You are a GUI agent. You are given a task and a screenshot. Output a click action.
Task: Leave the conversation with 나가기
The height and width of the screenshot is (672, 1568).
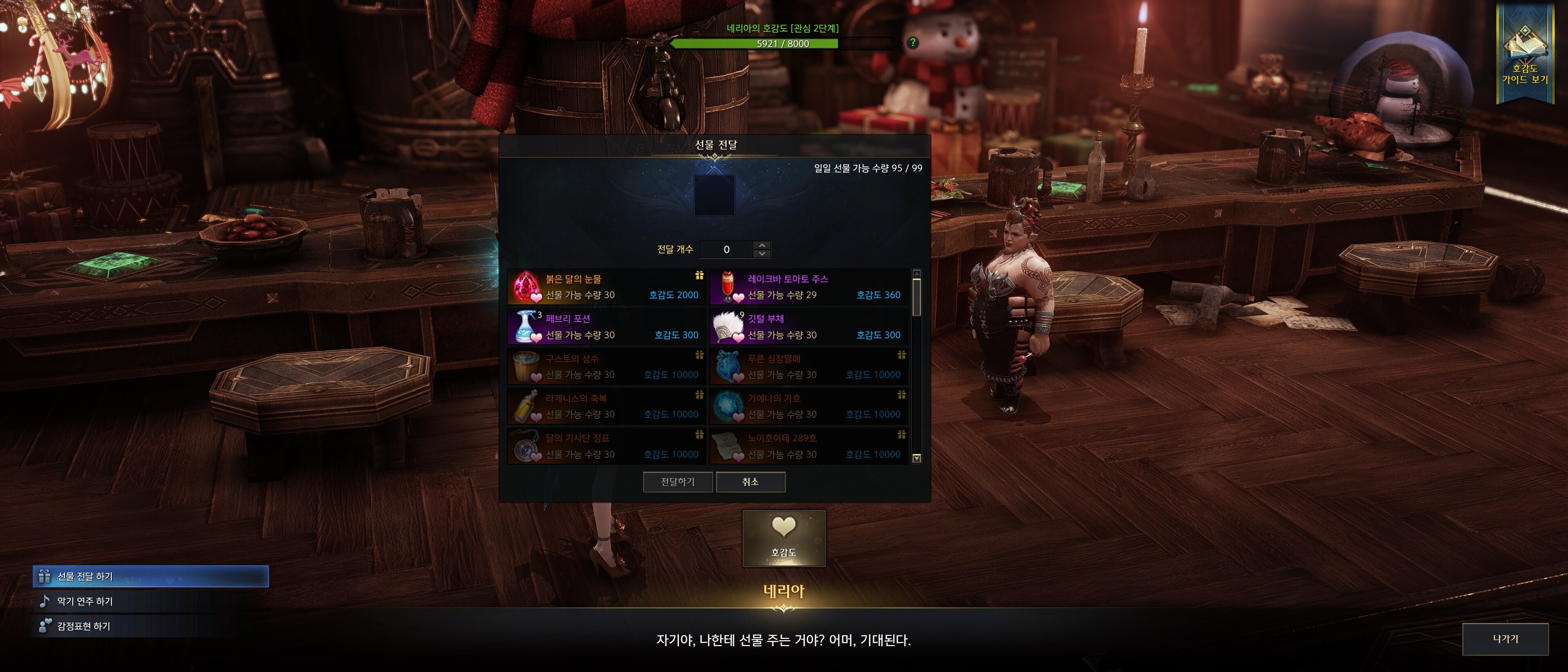click(x=1505, y=639)
